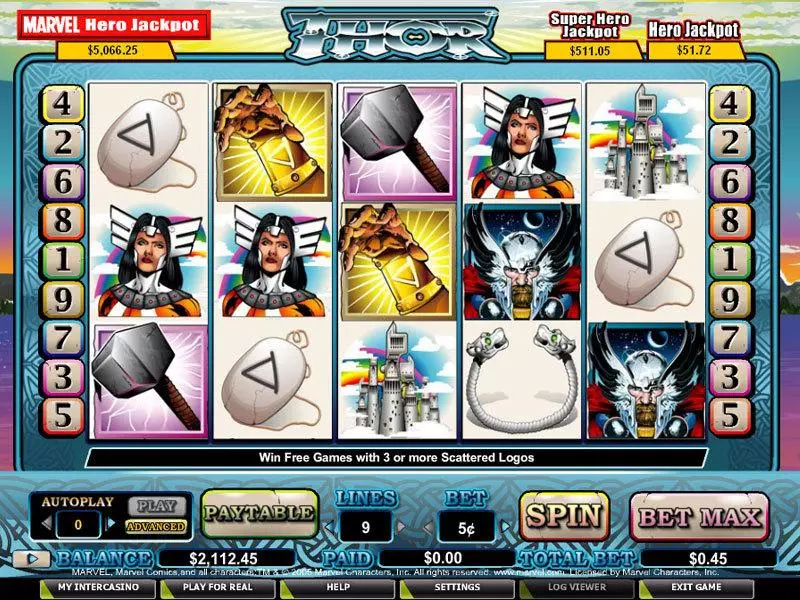Decrease the number of LINES
The width and height of the screenshot is (800, 600).
tap(329, 525)
